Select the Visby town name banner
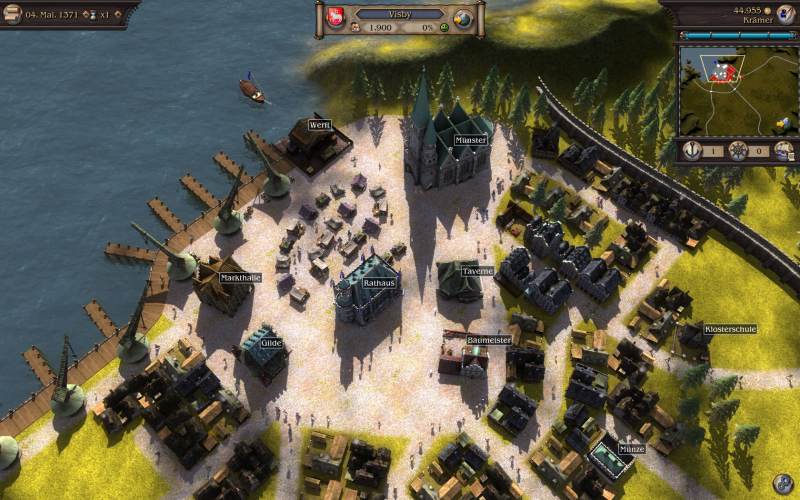Screen dimensions: 800x500 tap(400, 14)
